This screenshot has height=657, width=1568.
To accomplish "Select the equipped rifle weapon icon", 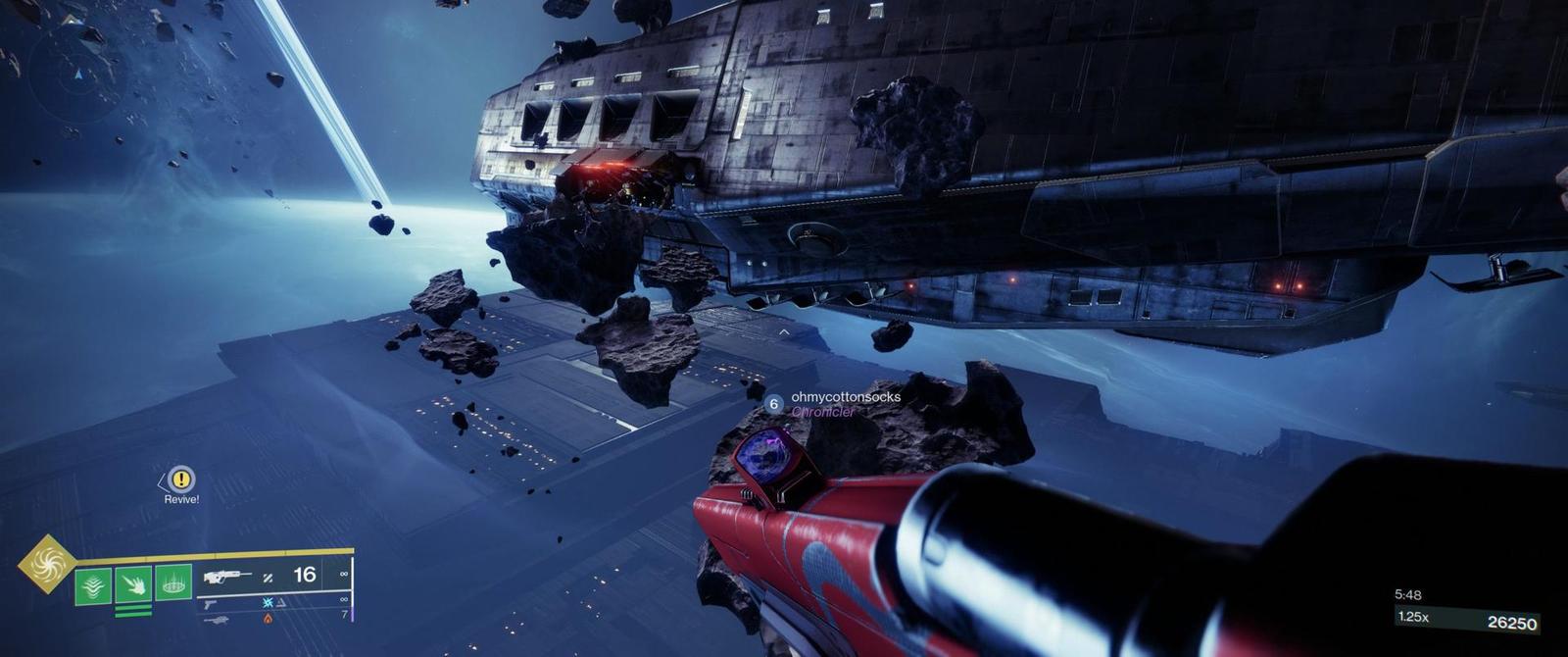I will click(x=226, y=577).
